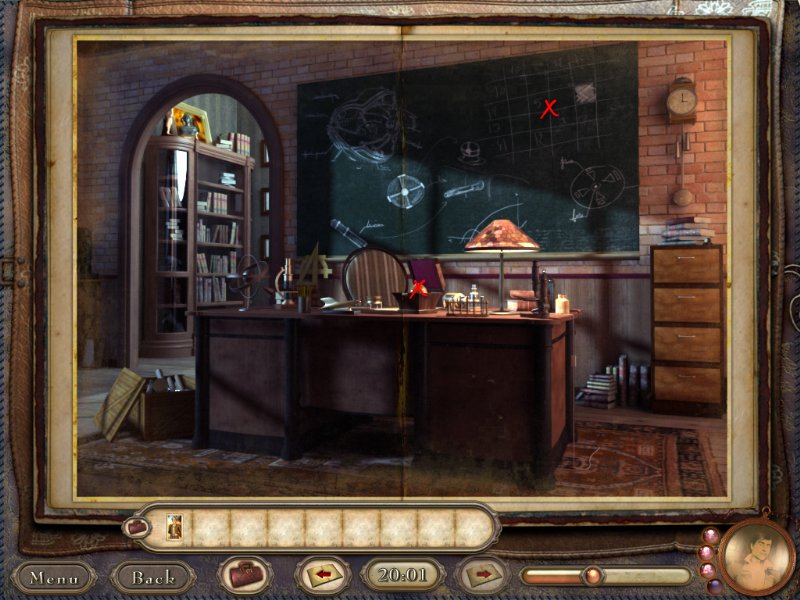Adjust the hint meter slider knob

[x=592, y=575]
